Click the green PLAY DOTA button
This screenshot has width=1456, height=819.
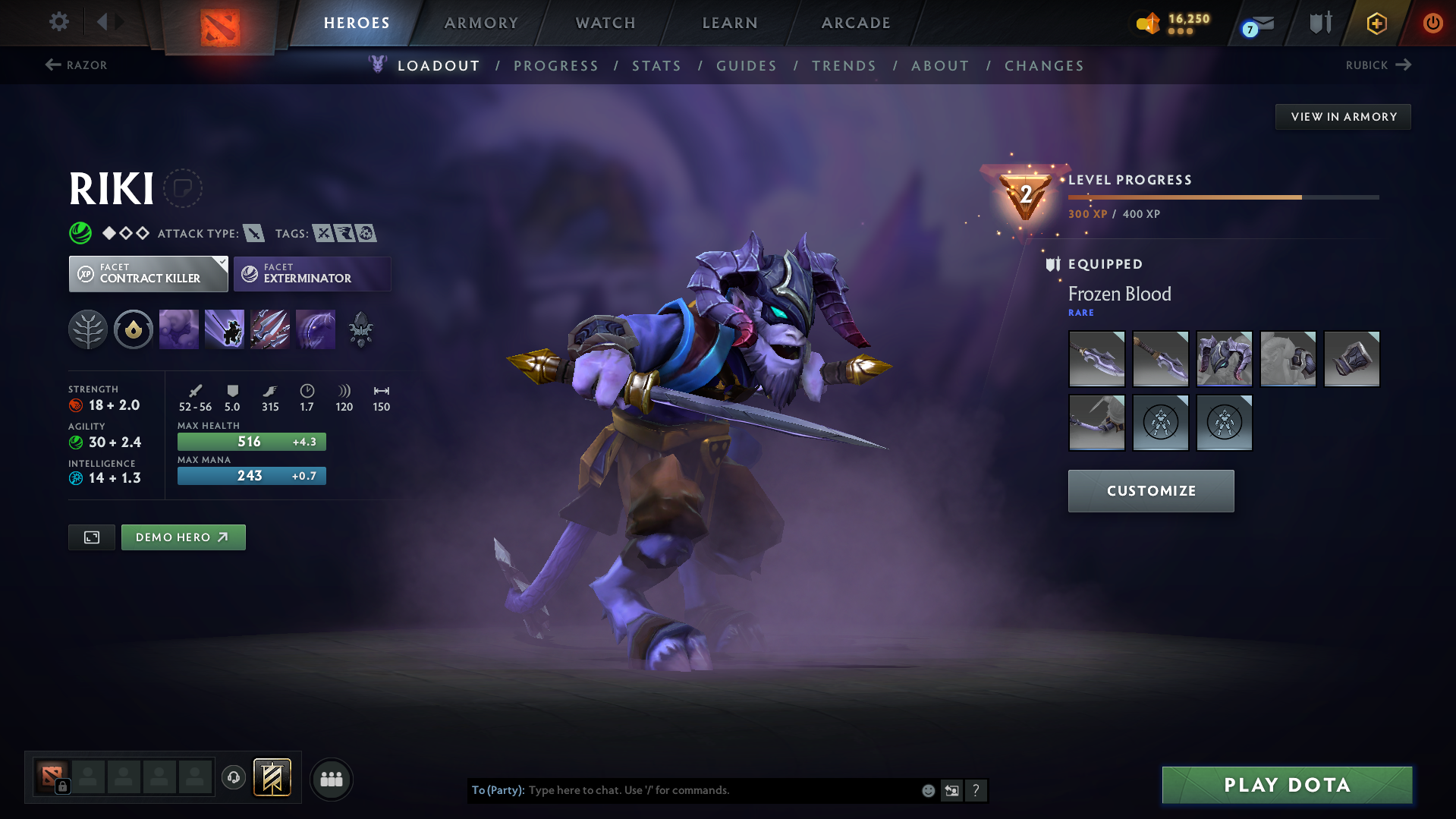[1285, 785]
